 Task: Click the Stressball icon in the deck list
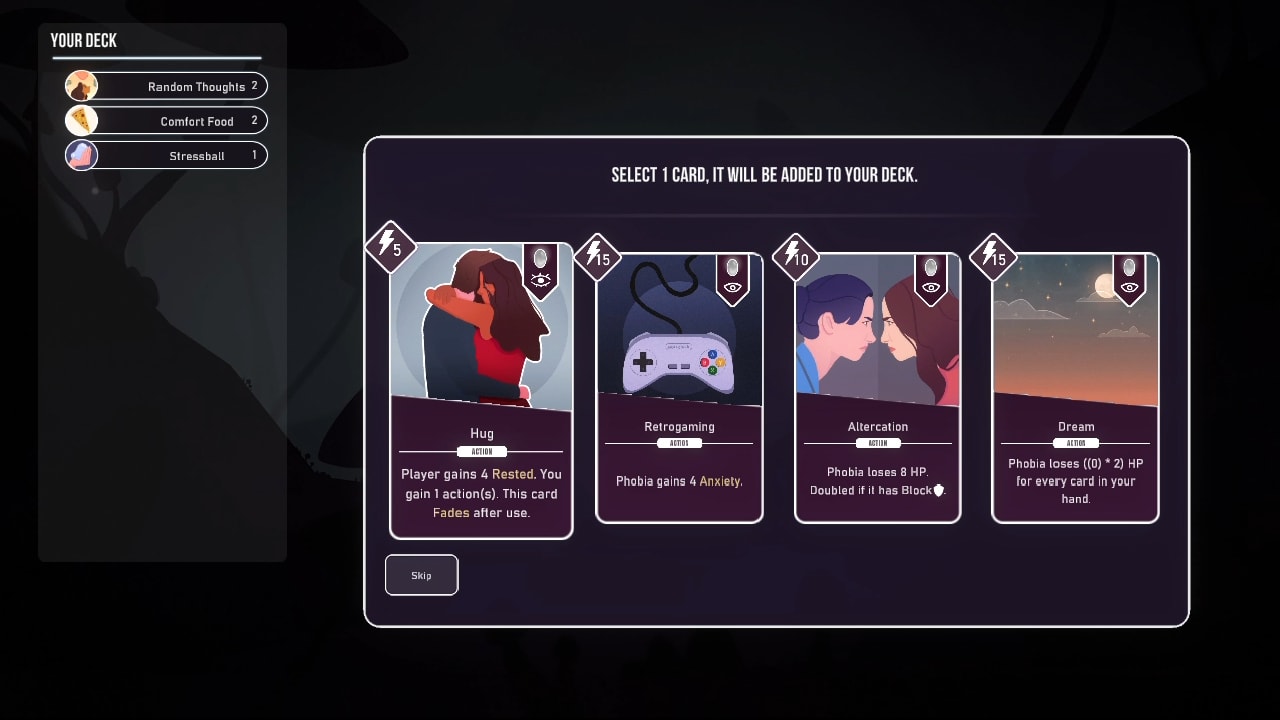(81, 155)
